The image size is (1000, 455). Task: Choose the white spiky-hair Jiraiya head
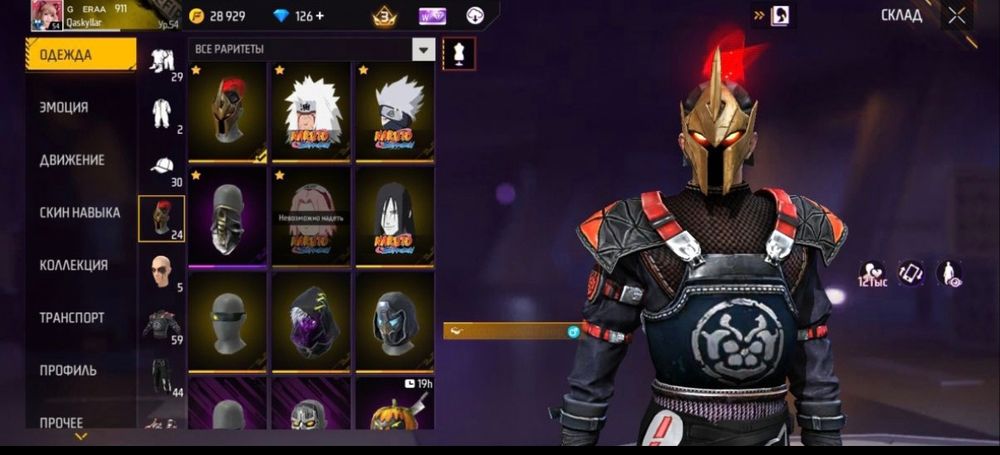pos(311,111)
